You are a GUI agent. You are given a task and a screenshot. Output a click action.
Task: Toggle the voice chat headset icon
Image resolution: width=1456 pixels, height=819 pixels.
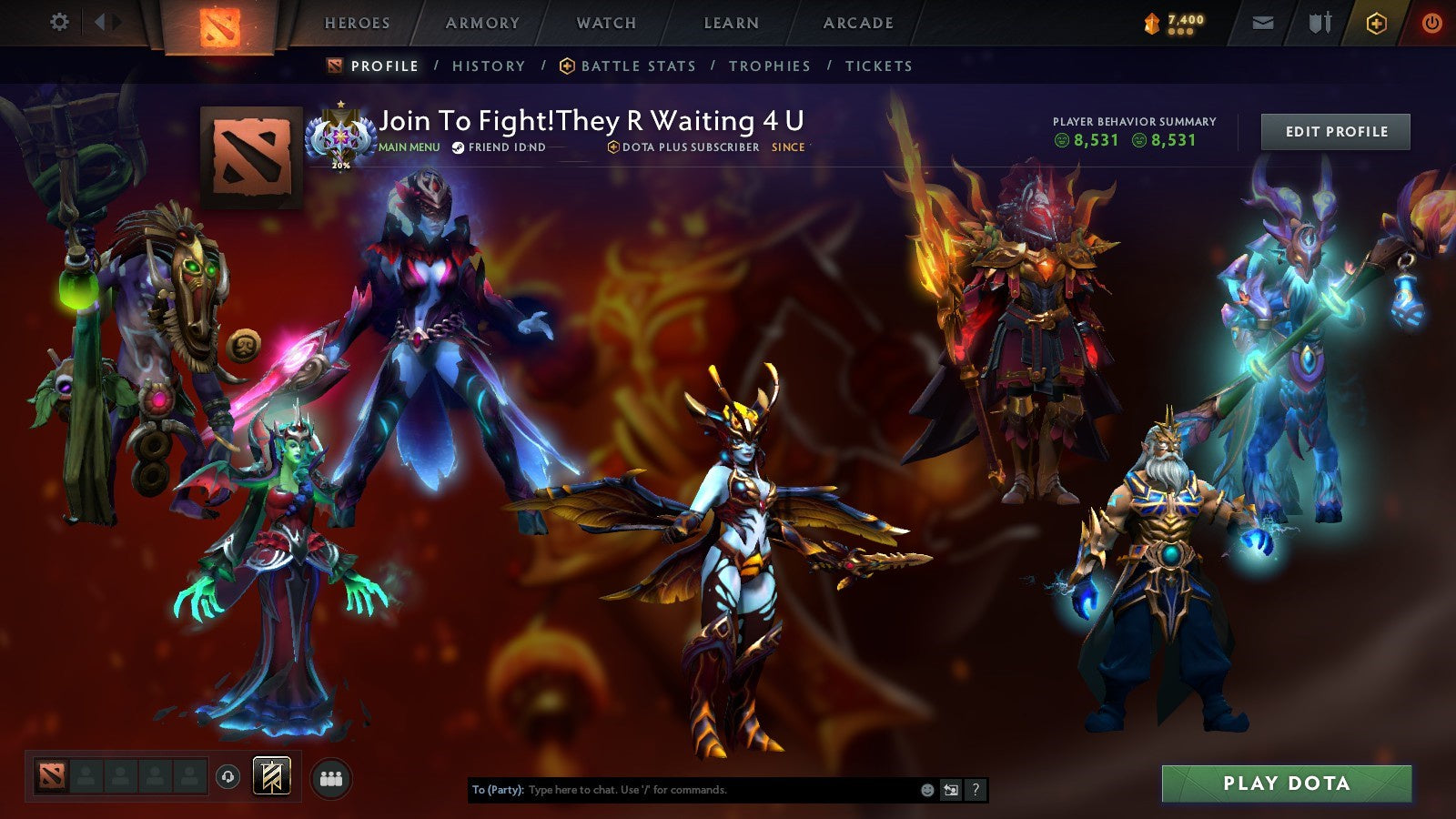click(x=227, y=776)
